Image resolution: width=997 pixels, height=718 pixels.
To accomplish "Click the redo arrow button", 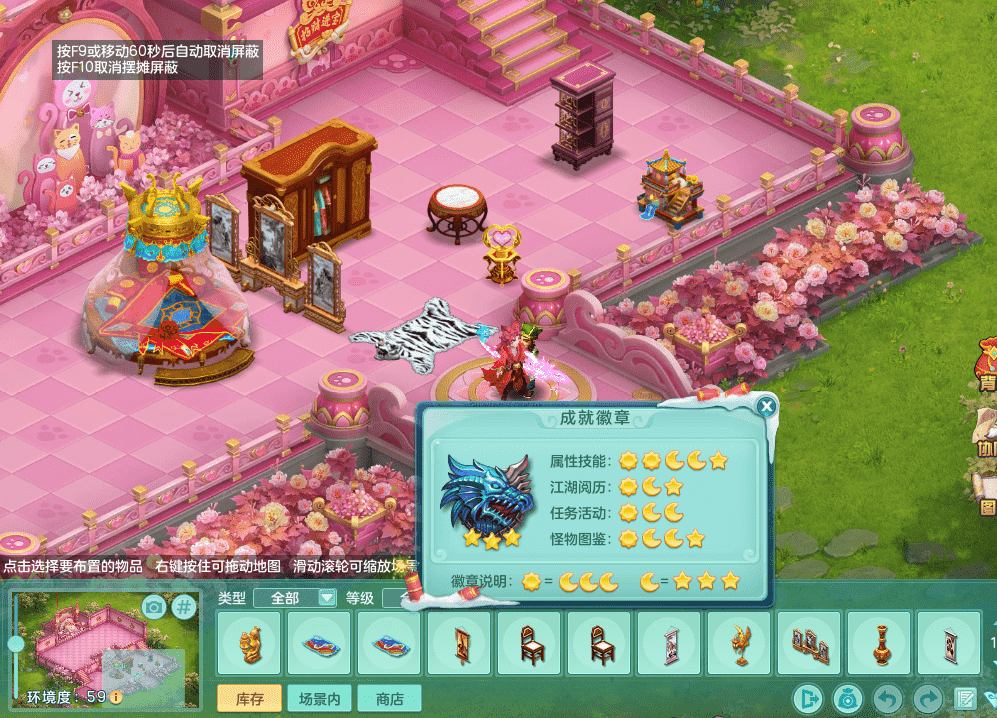I will click(x=927, y=698).
